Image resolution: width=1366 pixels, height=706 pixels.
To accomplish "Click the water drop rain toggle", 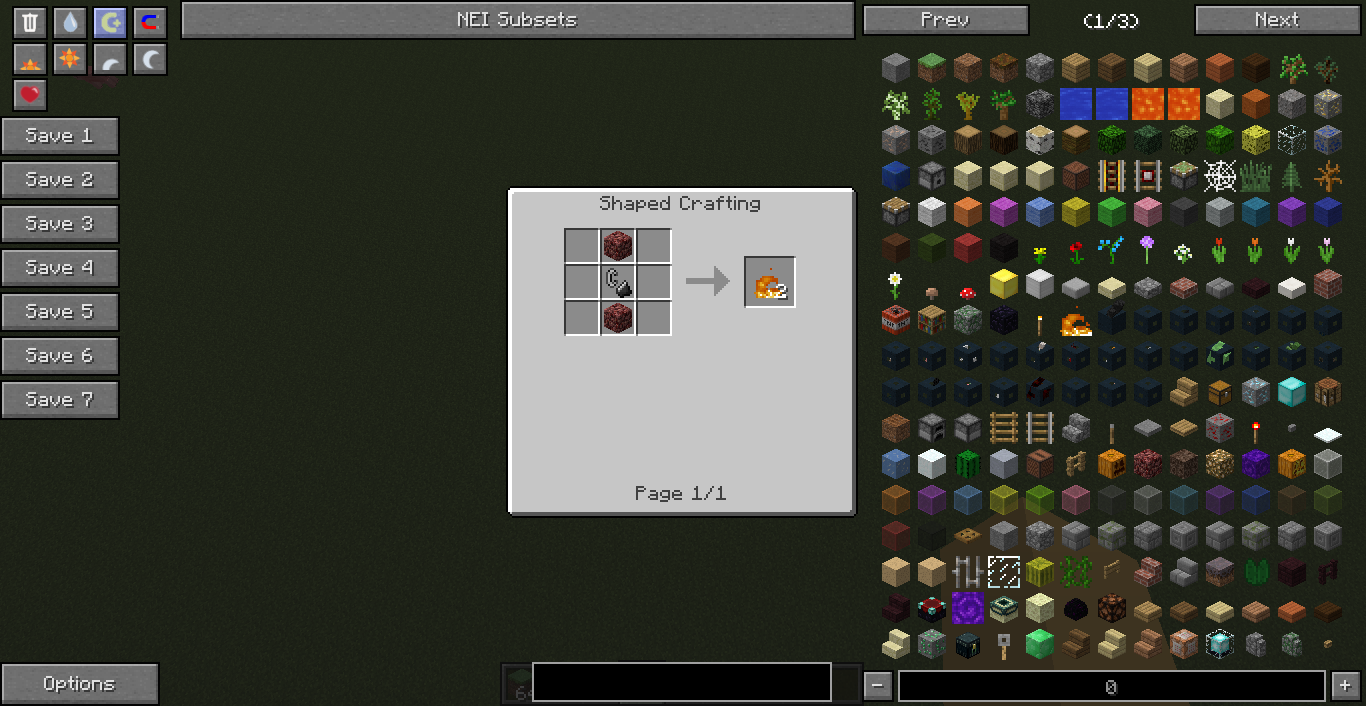I will tap(70, 23).
